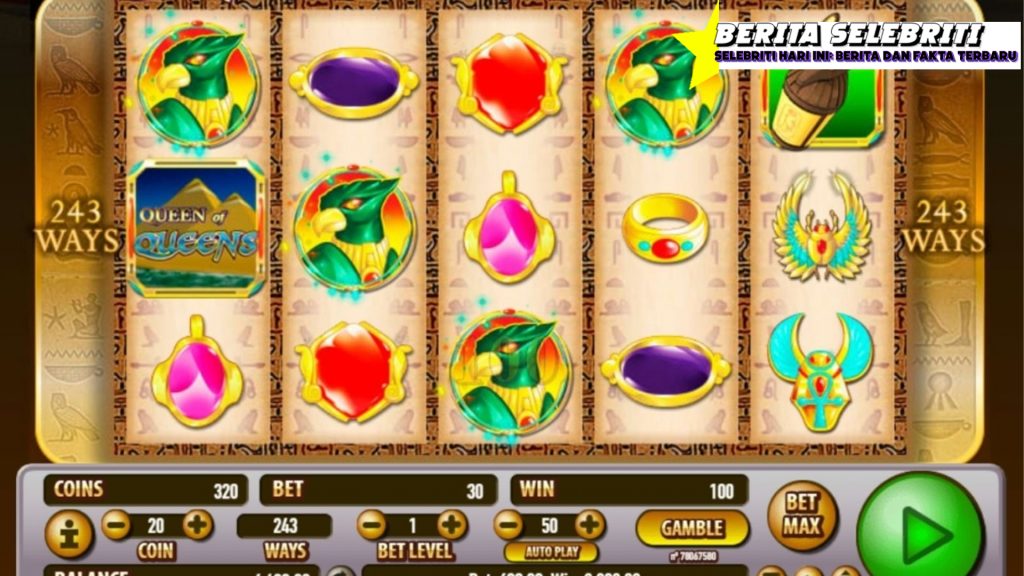Viewport: 1024px width, 576px height.
Task: Increase the auto play spin count
Action: 590,525
